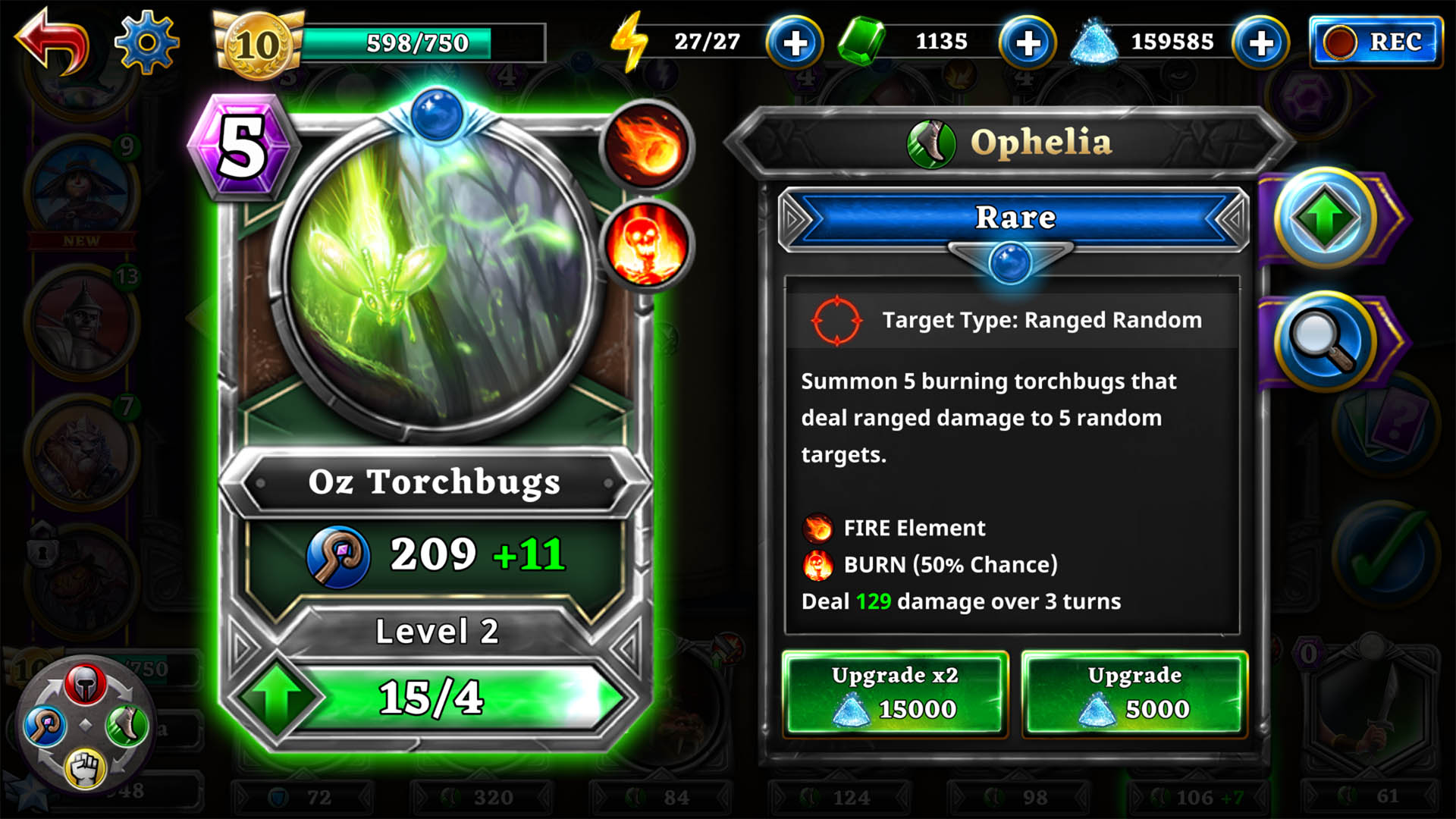1456x819 pixels.
Task: Go back with the red arrow
Action: 52,42
